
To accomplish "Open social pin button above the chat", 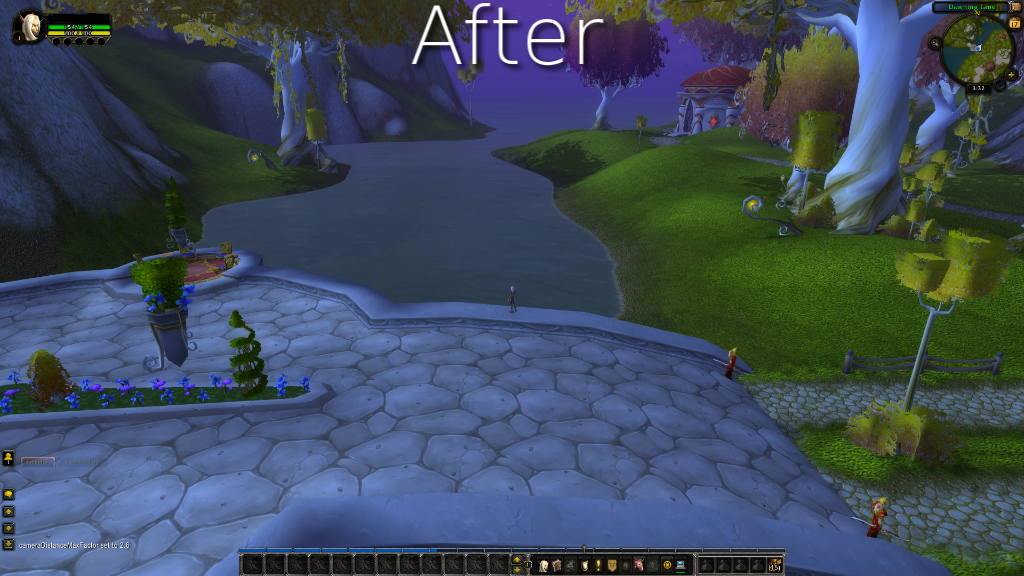I will pyautogui.click(x=8, y=458).
